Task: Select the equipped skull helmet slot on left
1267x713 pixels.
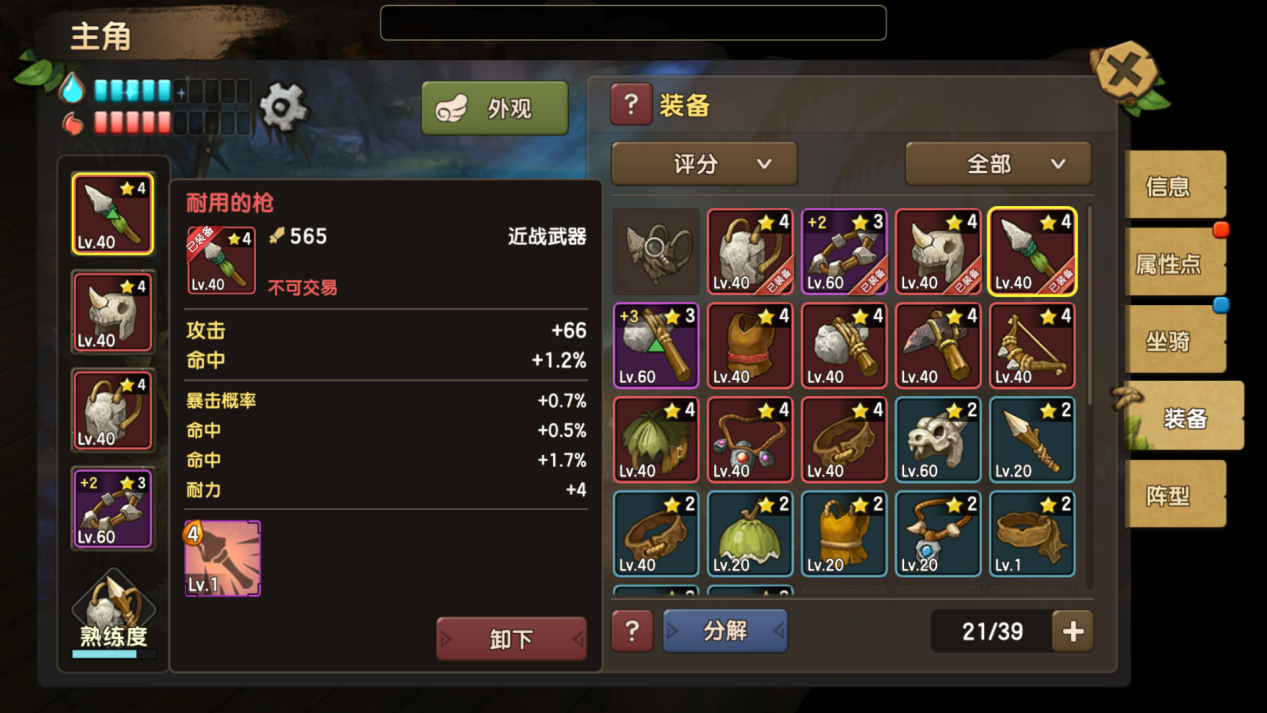Action: [112, 312]
